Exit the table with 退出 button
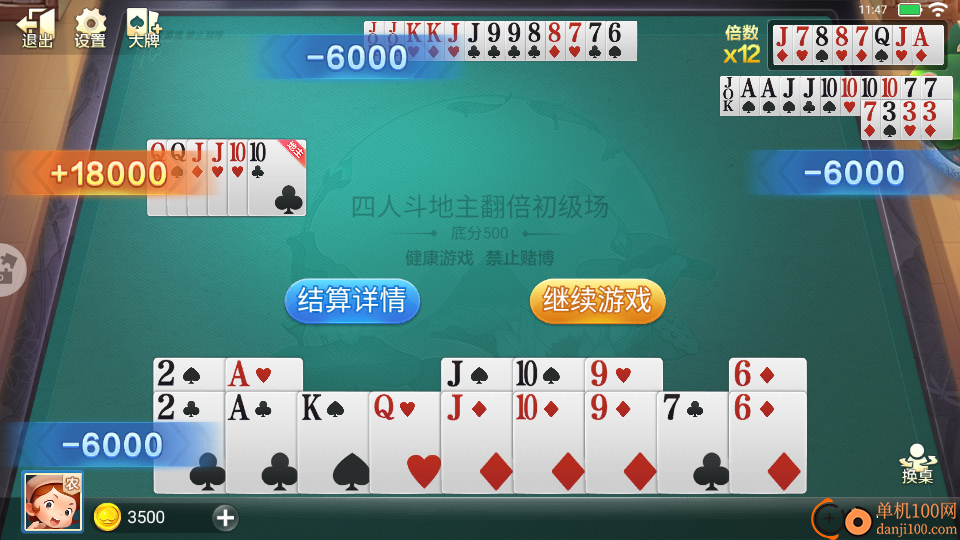960x540 pixels. 37,27
